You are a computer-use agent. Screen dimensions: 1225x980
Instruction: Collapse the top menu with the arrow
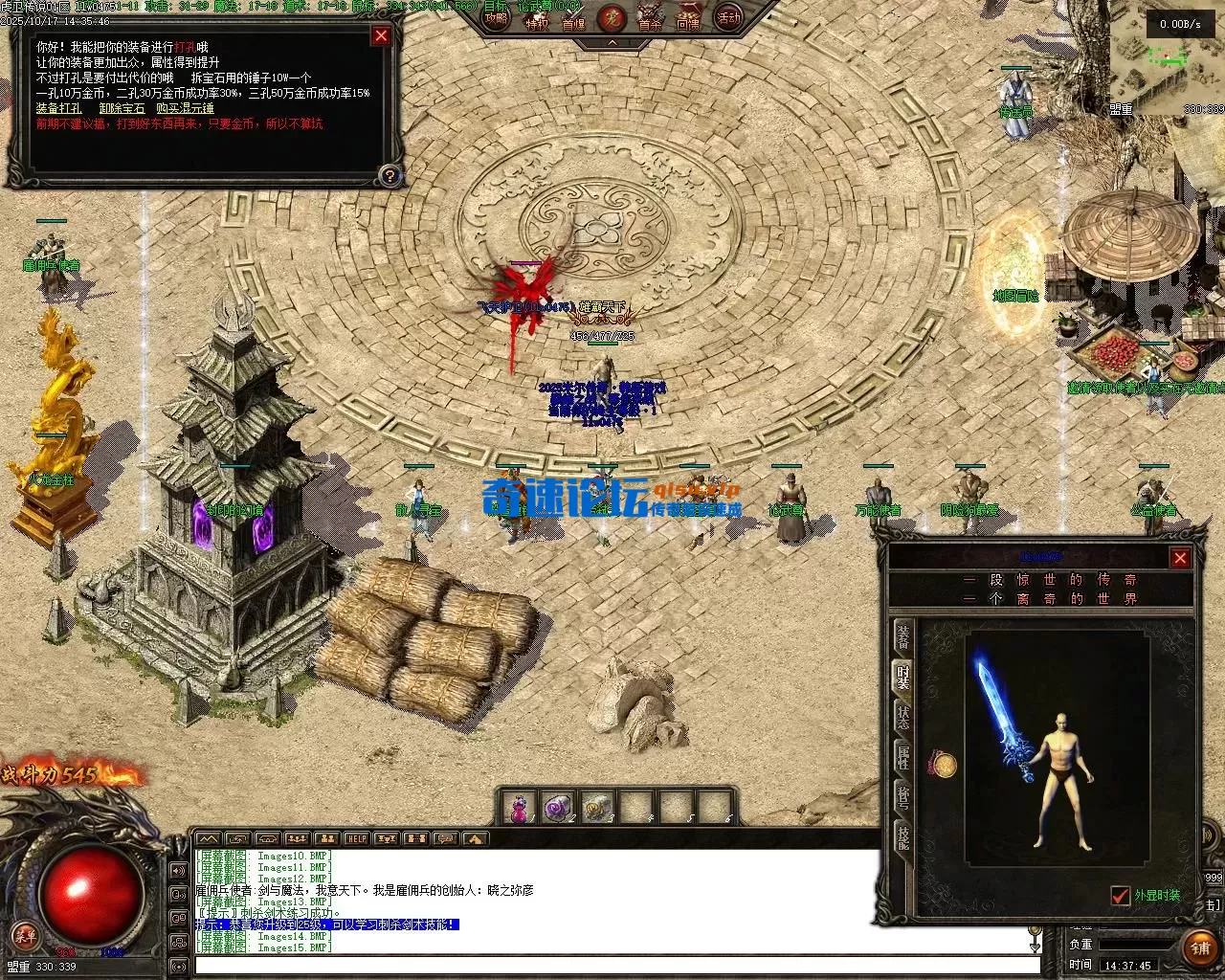[612, 43]
